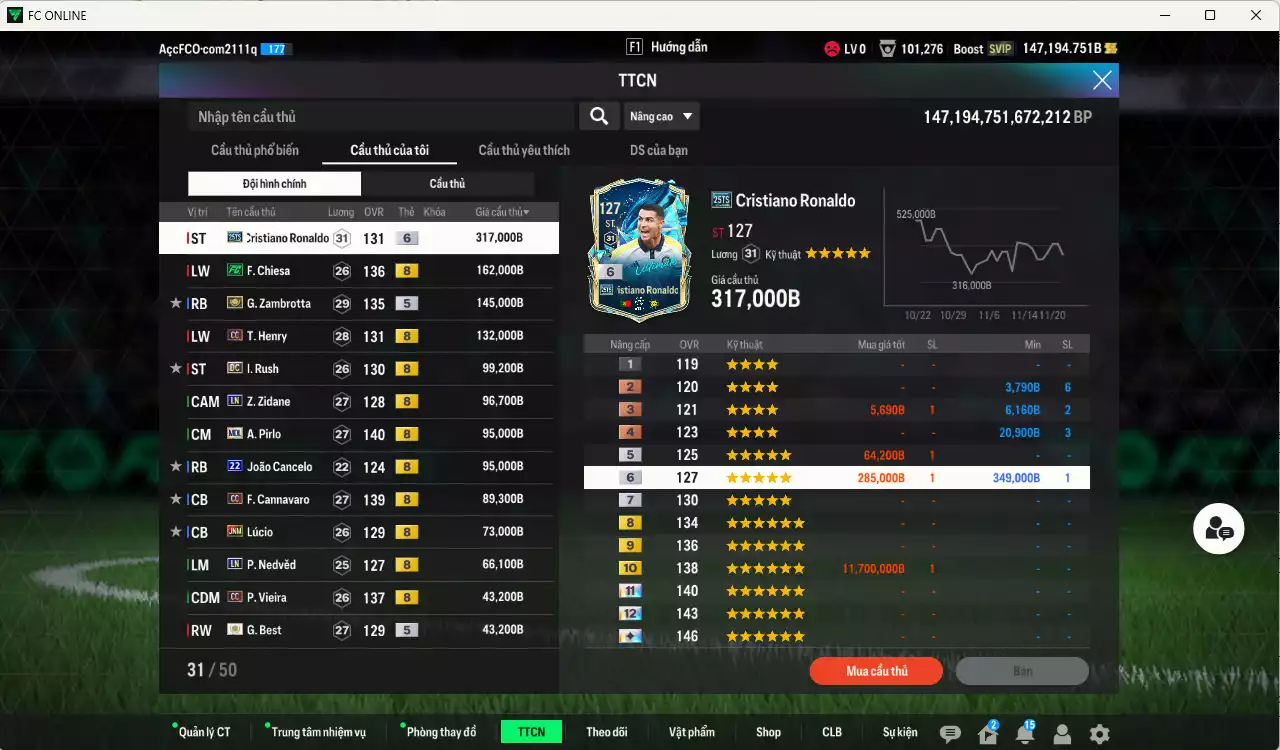Open the customer support bubble on right edge
The image size is (1280, 750).
click(1218, 529)
